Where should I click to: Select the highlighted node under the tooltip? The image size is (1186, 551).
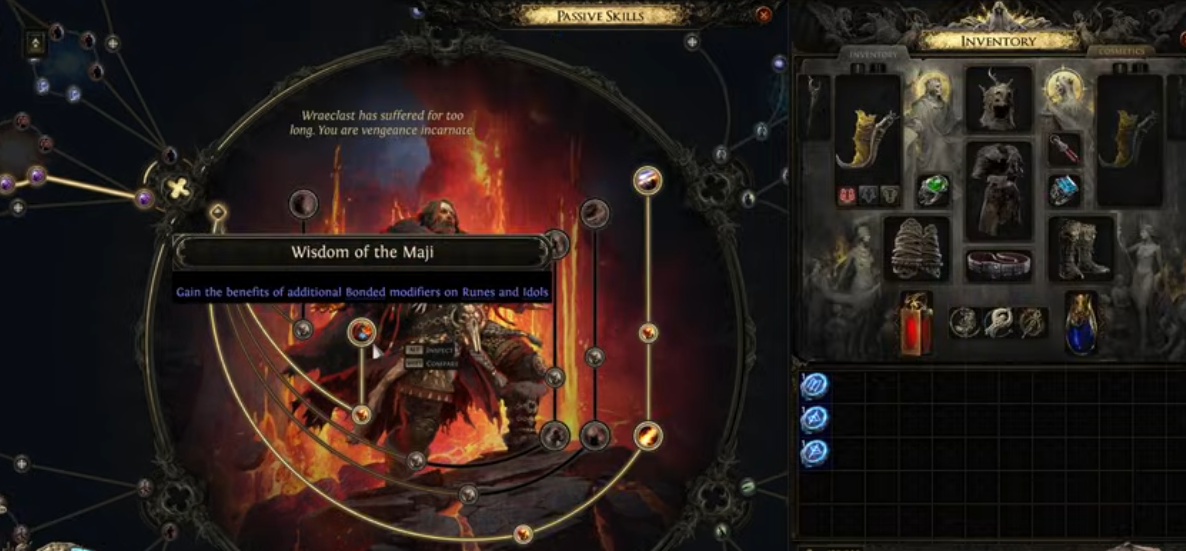(x=362, y=331)
